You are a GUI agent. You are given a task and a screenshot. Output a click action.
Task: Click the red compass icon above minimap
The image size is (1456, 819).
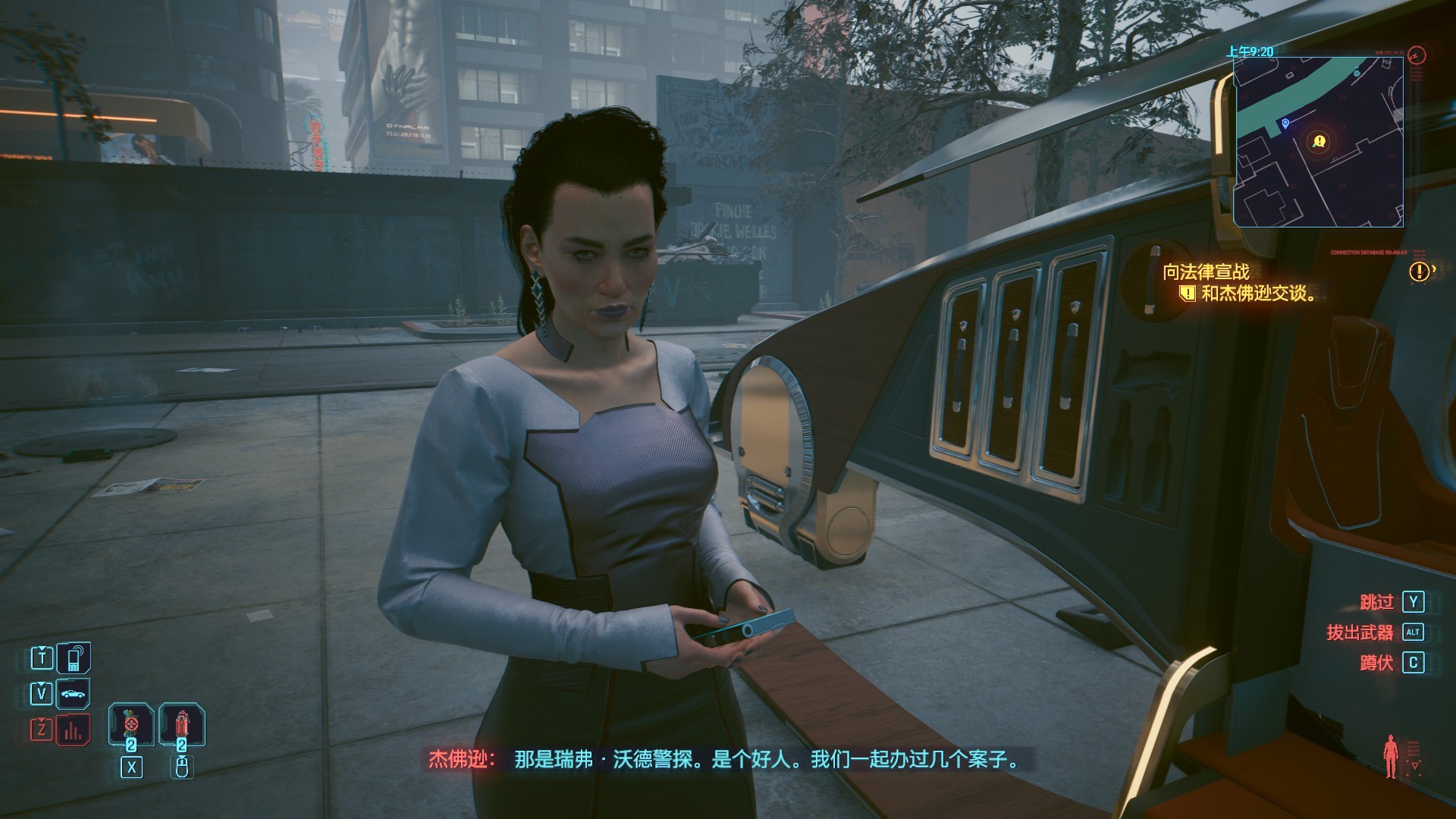click(x=1416, y=55)
